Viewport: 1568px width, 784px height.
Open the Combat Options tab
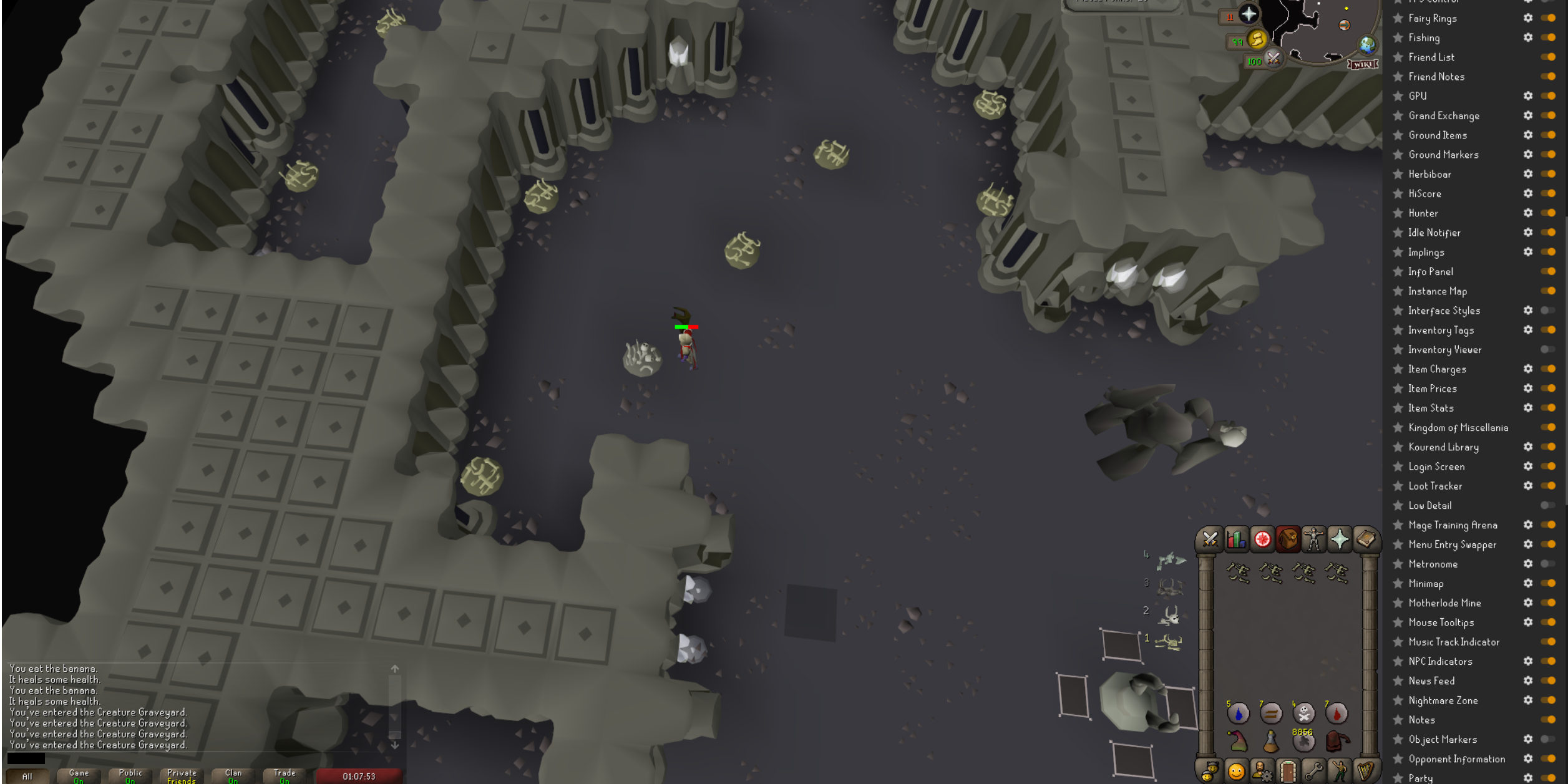(1210, 540)
